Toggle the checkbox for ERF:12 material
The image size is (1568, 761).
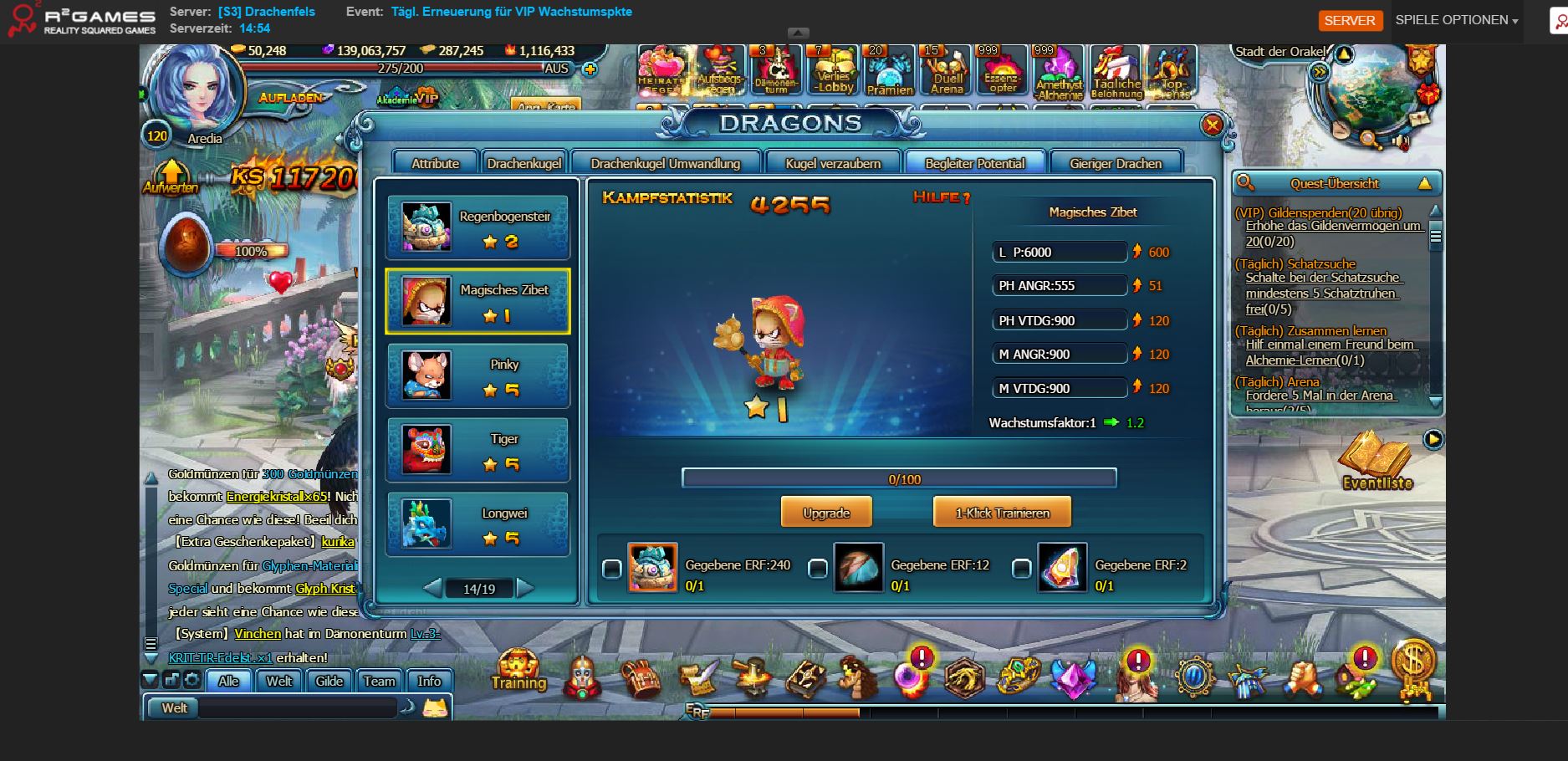point(818,569)
